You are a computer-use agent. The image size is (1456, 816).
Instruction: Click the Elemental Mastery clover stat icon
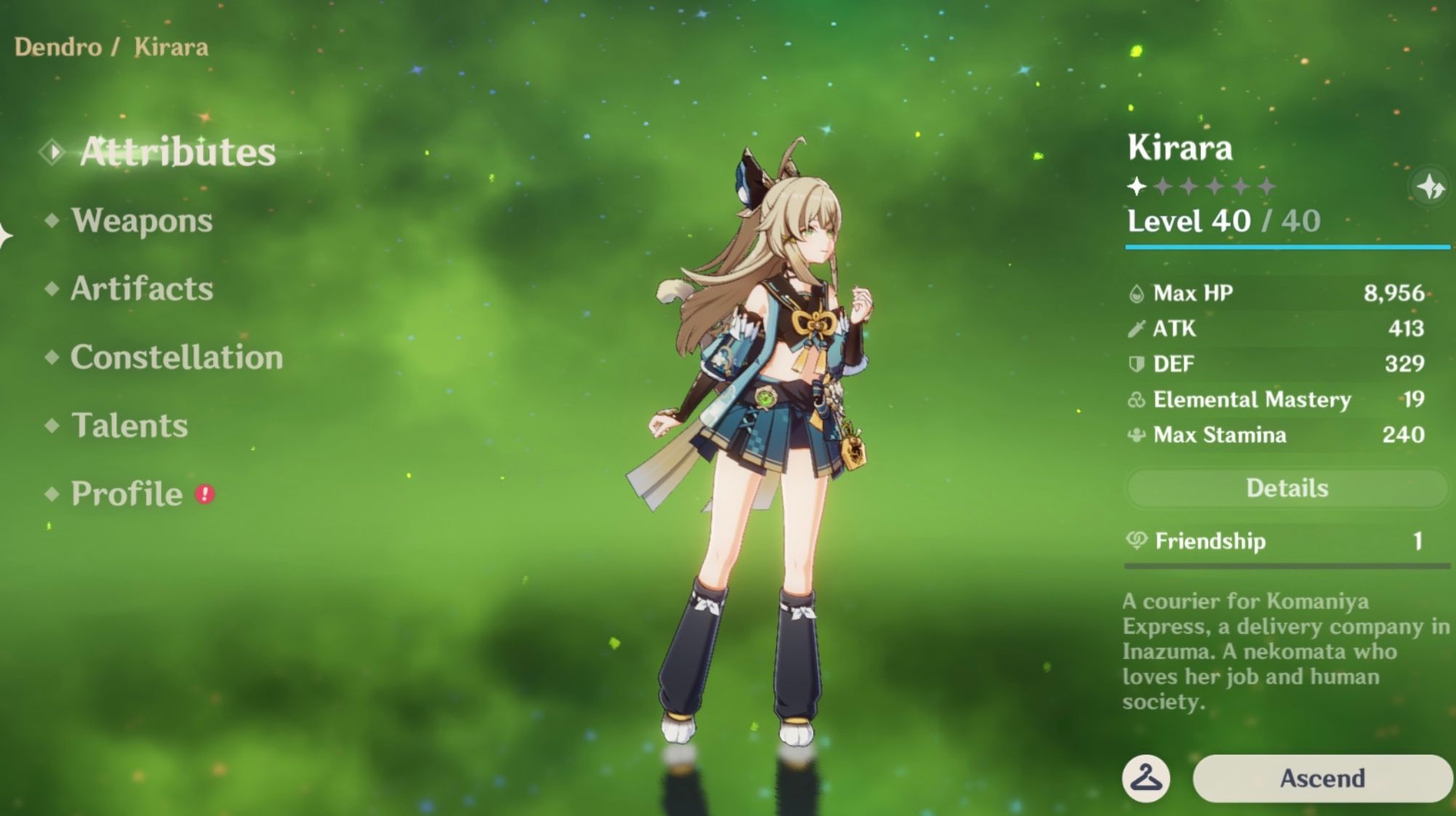point(1137,399)
